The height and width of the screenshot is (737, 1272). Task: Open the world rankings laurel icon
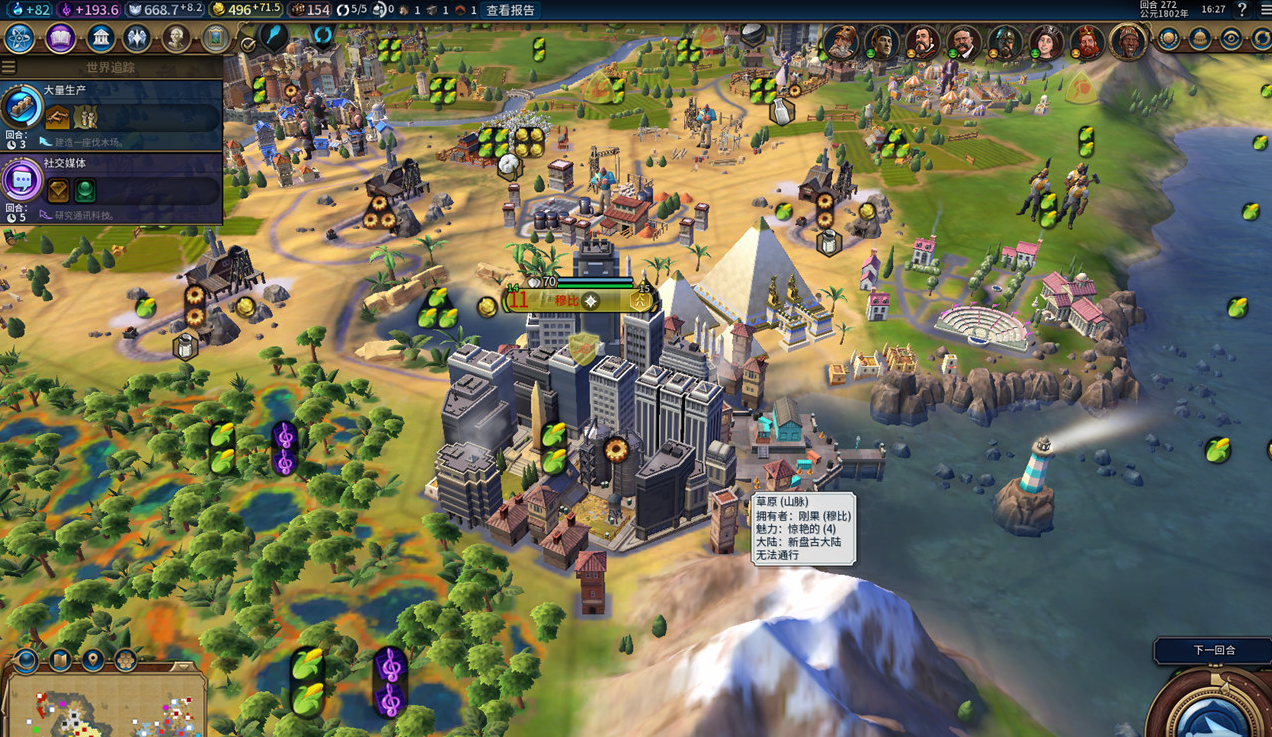pos(1168,39)
